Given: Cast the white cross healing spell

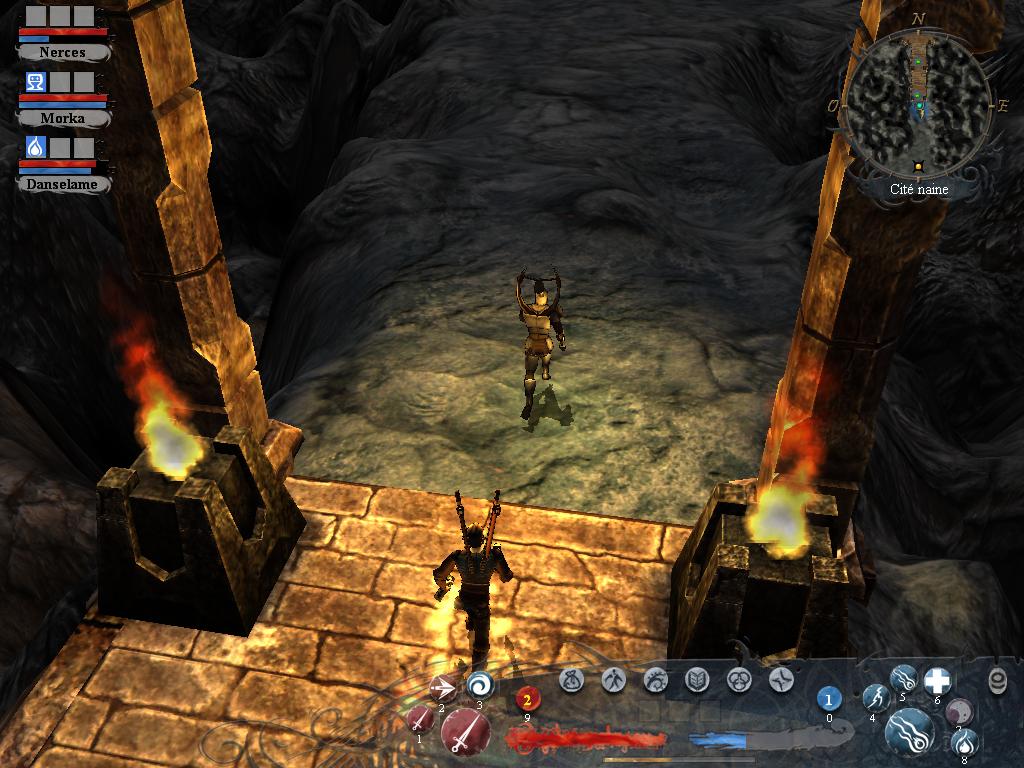Looking at the screenshot, I should [937, 681].
